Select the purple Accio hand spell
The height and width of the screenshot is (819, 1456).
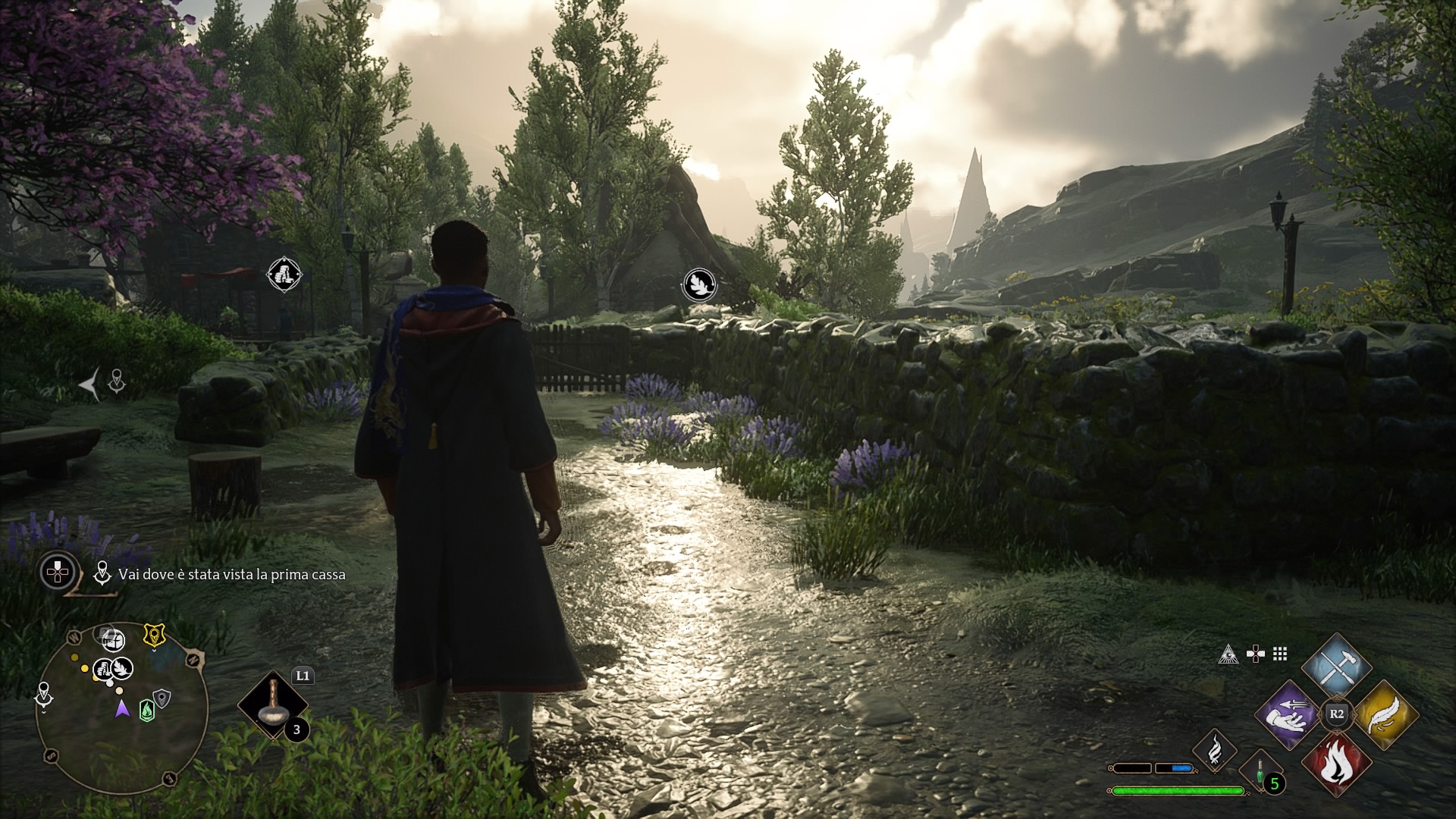[x=1288, y=715]
